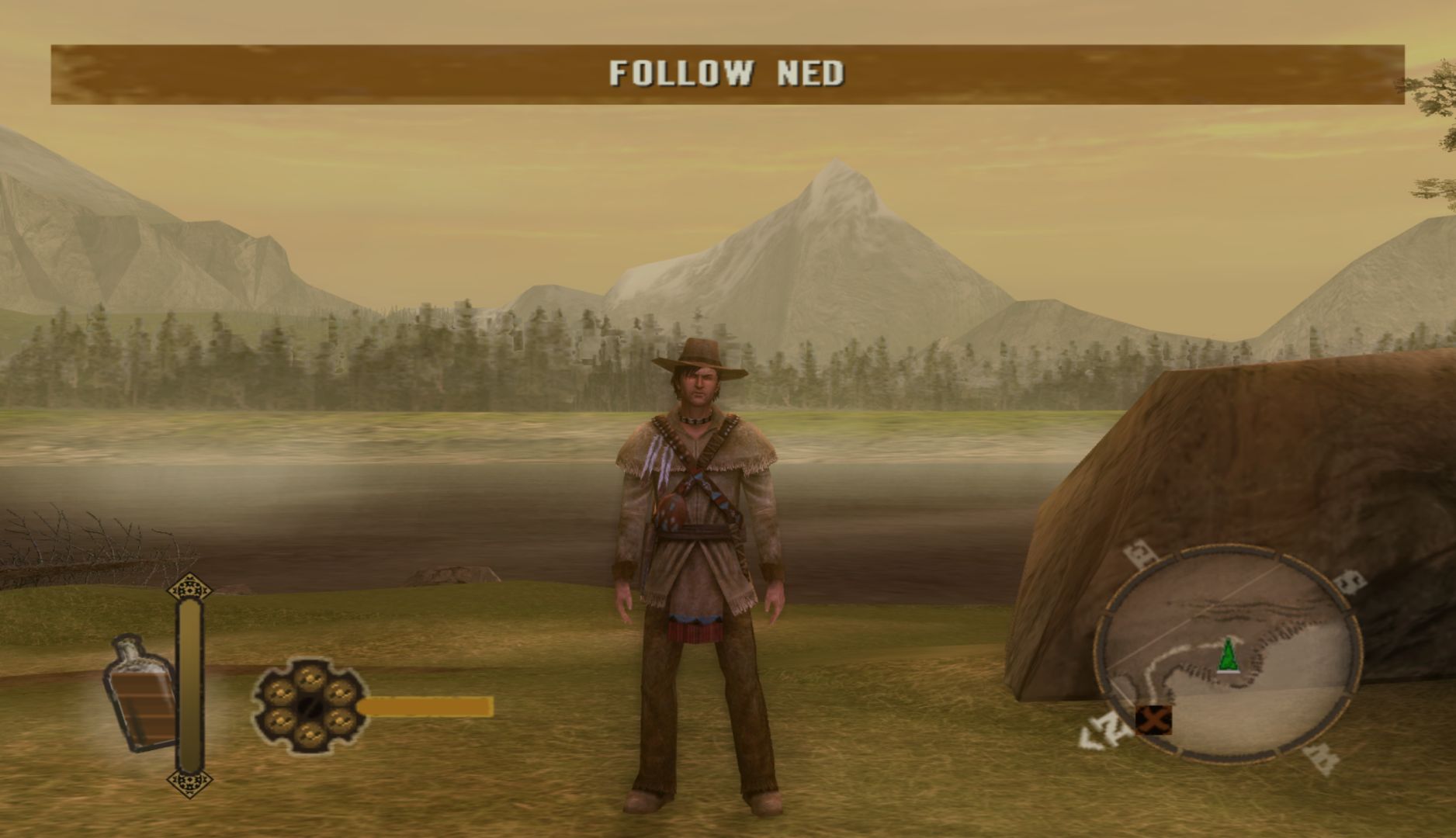Open the circular minimap
The height and width of the screenshot is (838, 1456).
coord(1229,652)
